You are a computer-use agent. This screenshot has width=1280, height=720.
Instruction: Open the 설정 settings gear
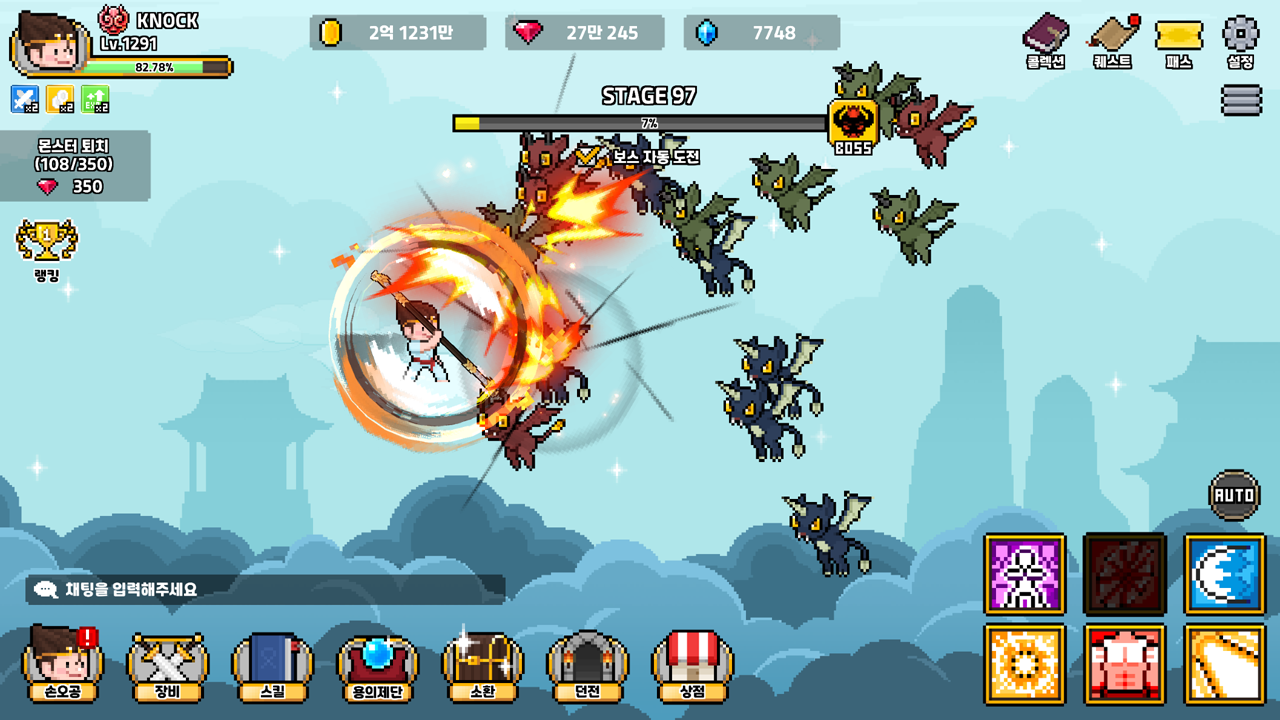click(x=1240, y=38)
